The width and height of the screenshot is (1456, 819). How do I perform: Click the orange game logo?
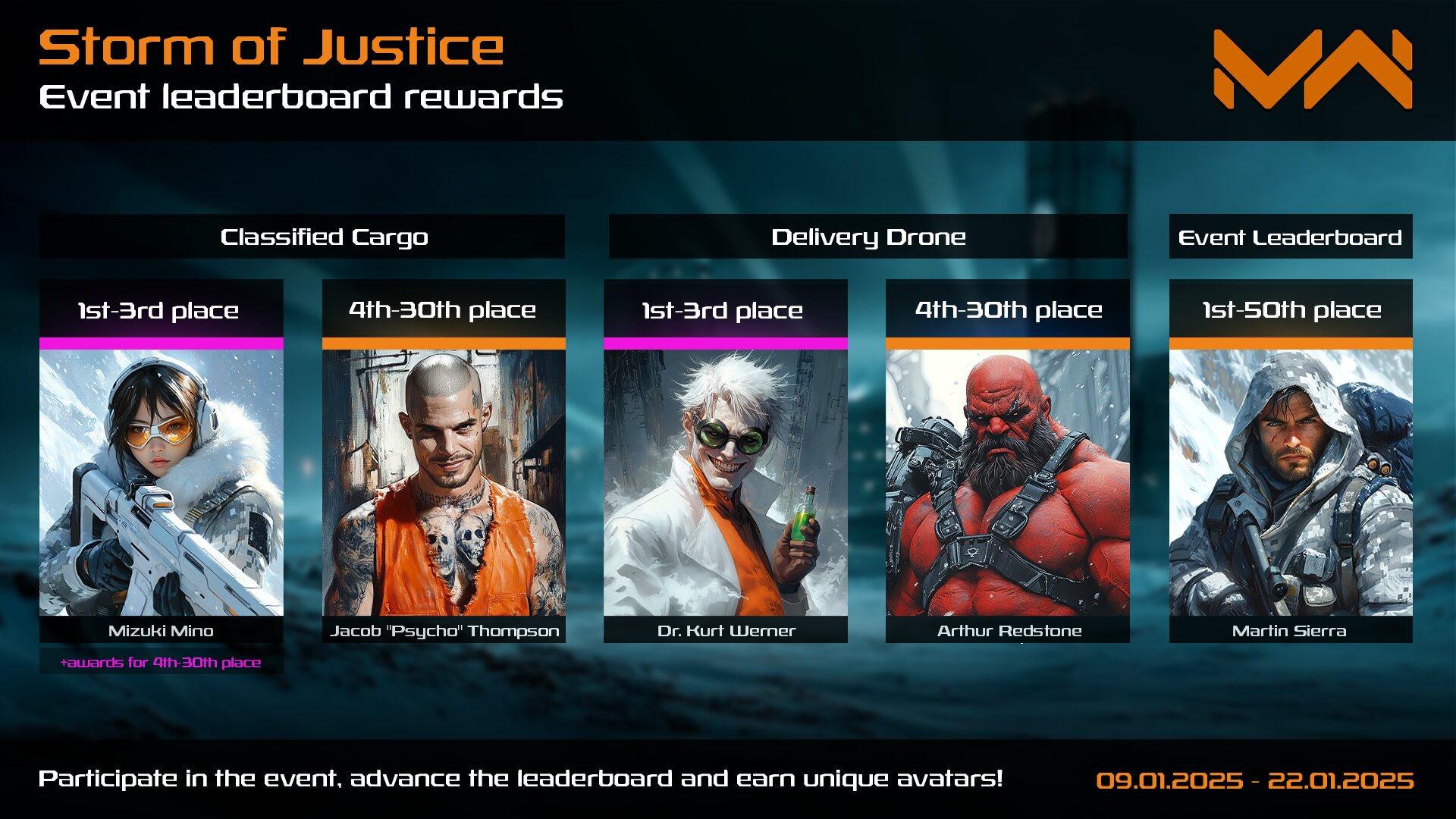1312,70
